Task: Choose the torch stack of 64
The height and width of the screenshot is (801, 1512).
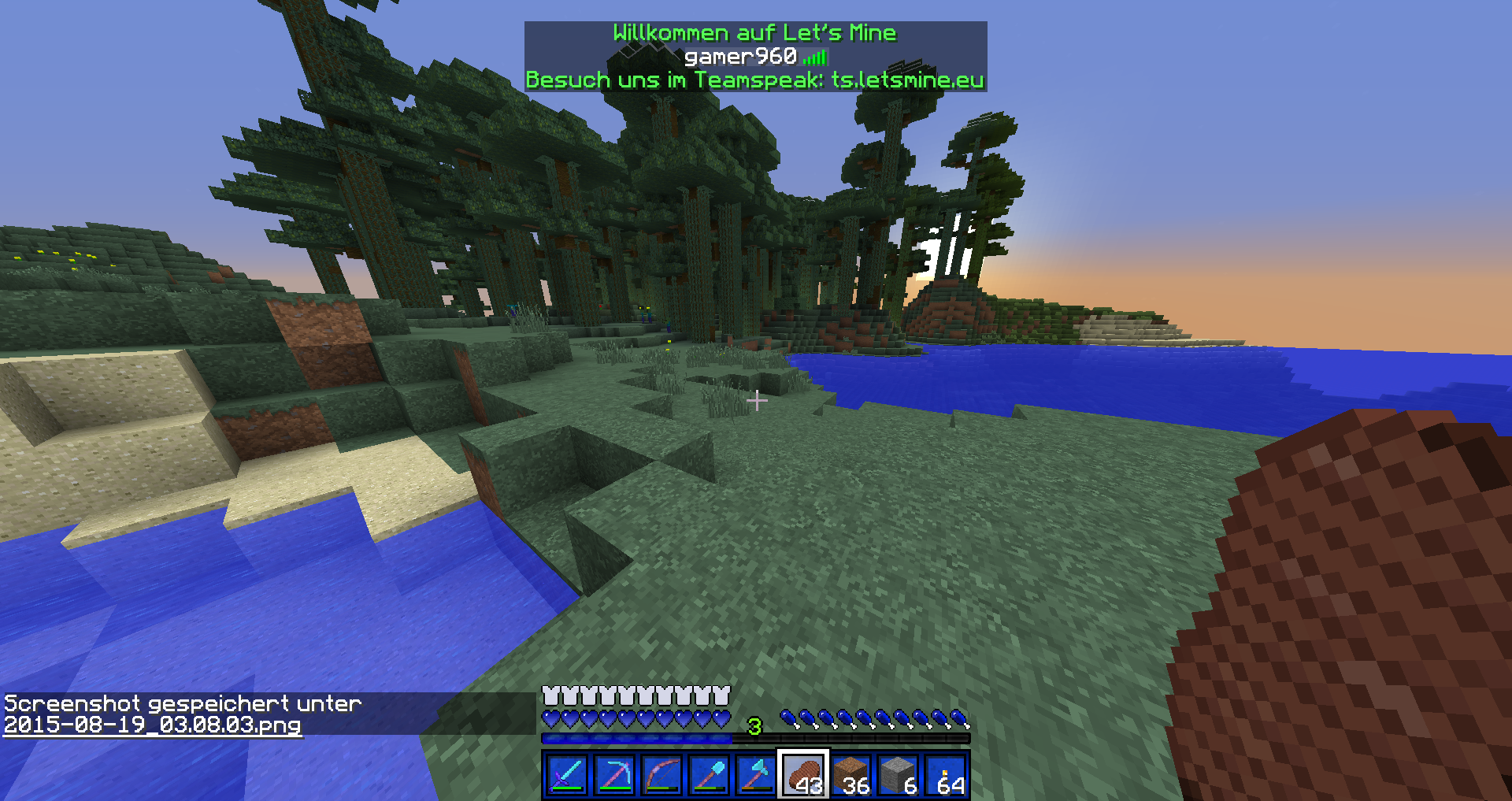Action: tap(945, 775)
